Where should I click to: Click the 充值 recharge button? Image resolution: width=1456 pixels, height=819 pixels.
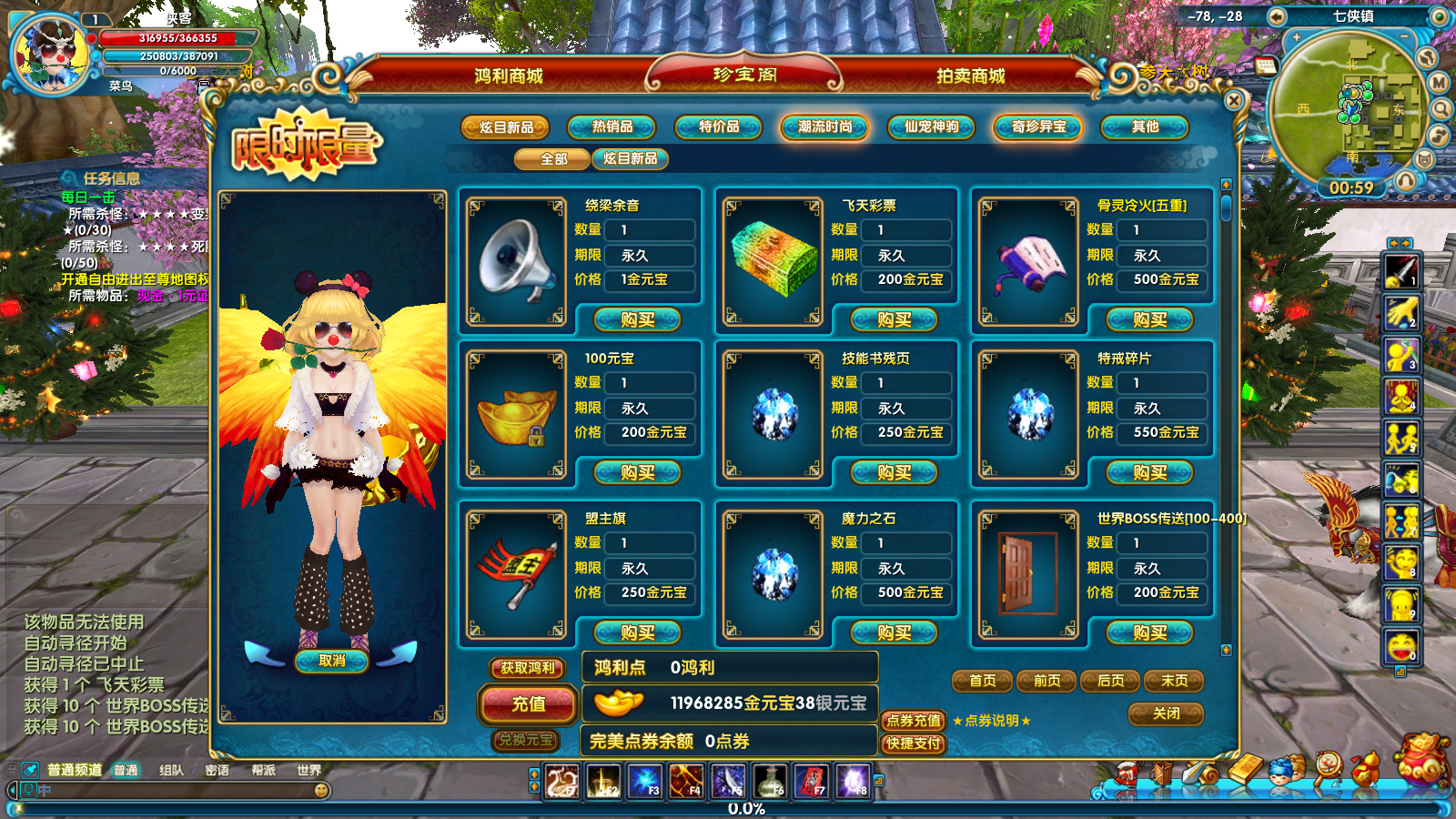(528, 703)
